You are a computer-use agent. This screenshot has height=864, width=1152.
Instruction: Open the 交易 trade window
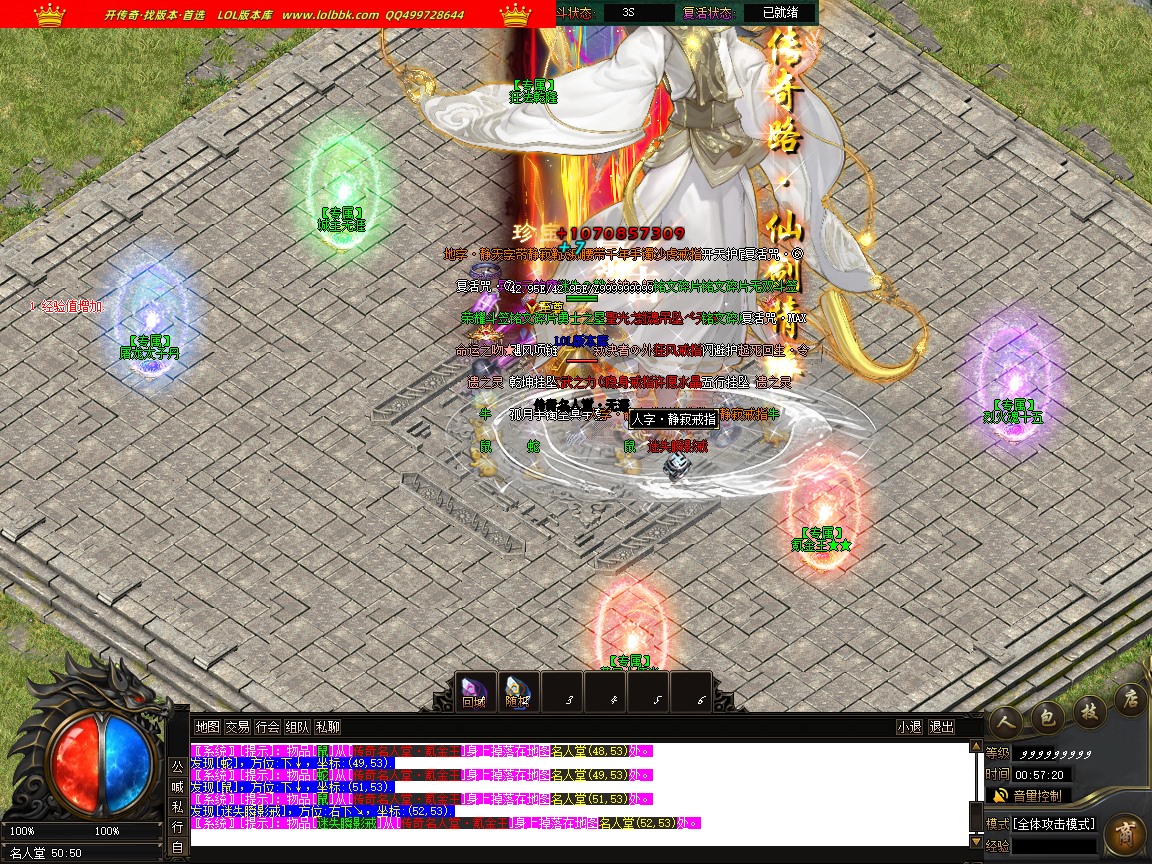(x=237, y=727)
